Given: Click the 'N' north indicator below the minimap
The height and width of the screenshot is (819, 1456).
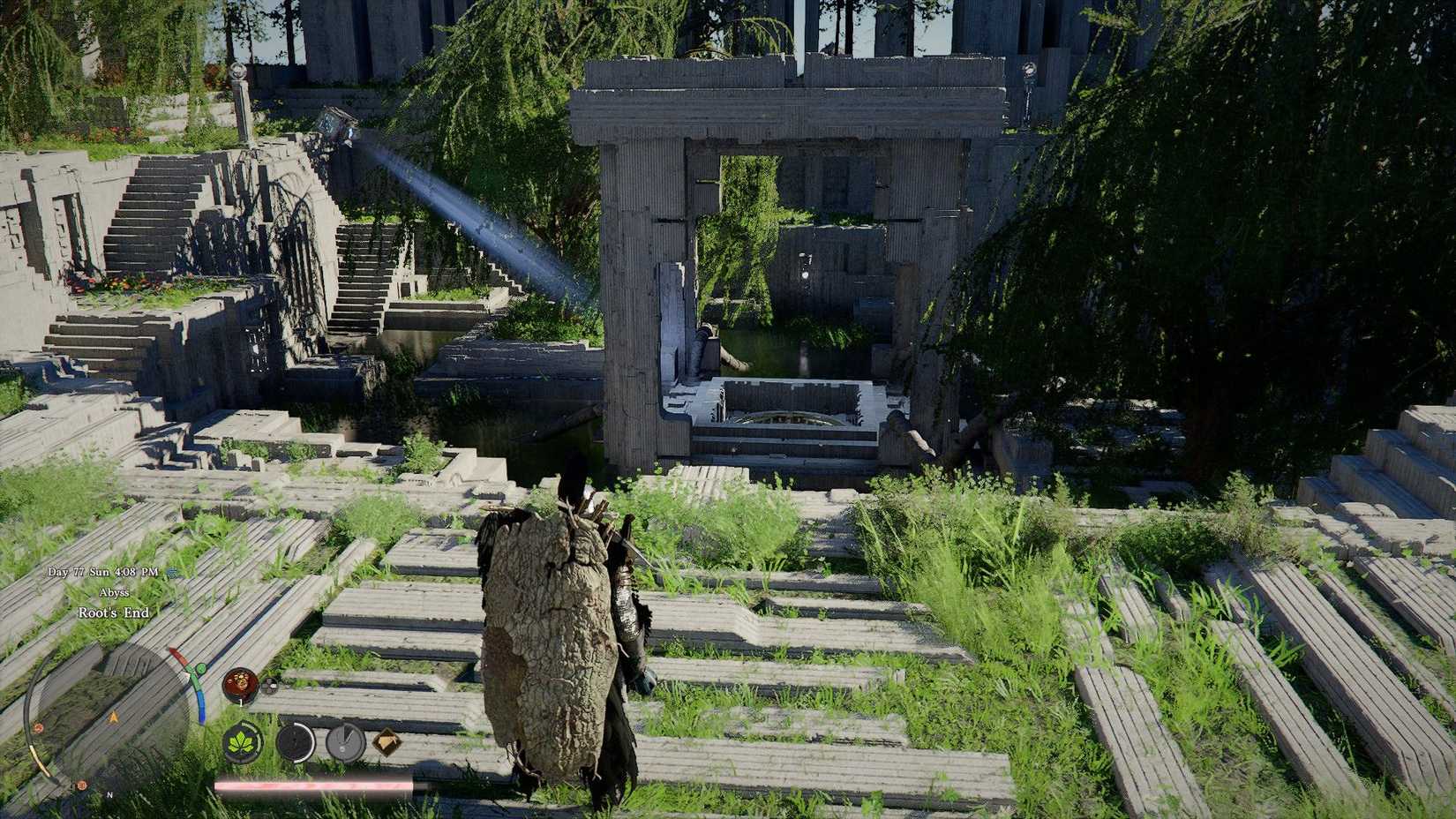Looking at the screenshot, I should coord(109,795).
